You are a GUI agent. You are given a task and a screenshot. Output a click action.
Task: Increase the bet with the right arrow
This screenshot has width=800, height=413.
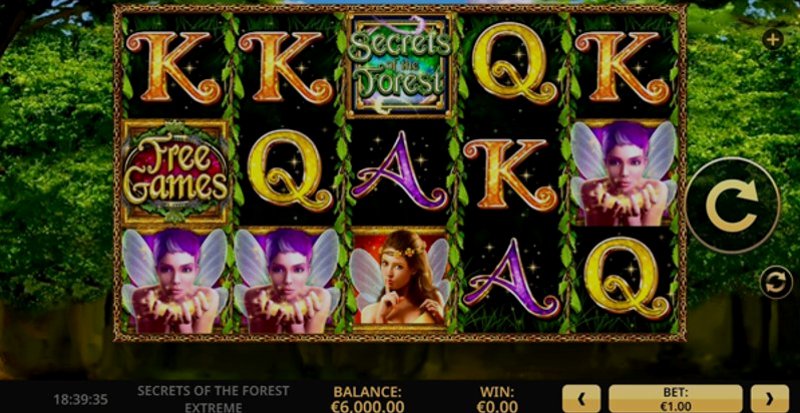coord(769,397)
